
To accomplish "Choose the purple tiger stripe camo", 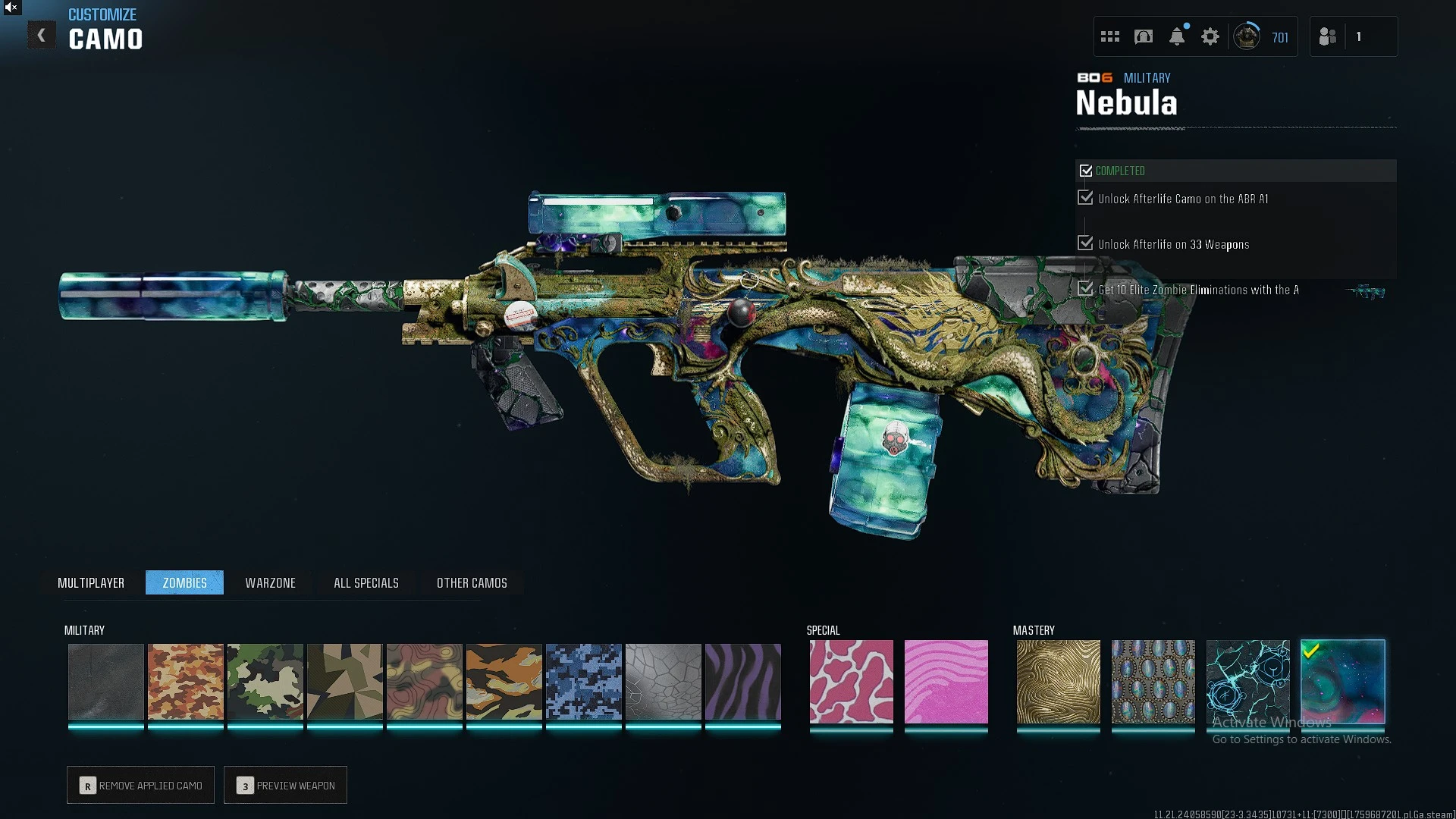I will click(742, 681).
